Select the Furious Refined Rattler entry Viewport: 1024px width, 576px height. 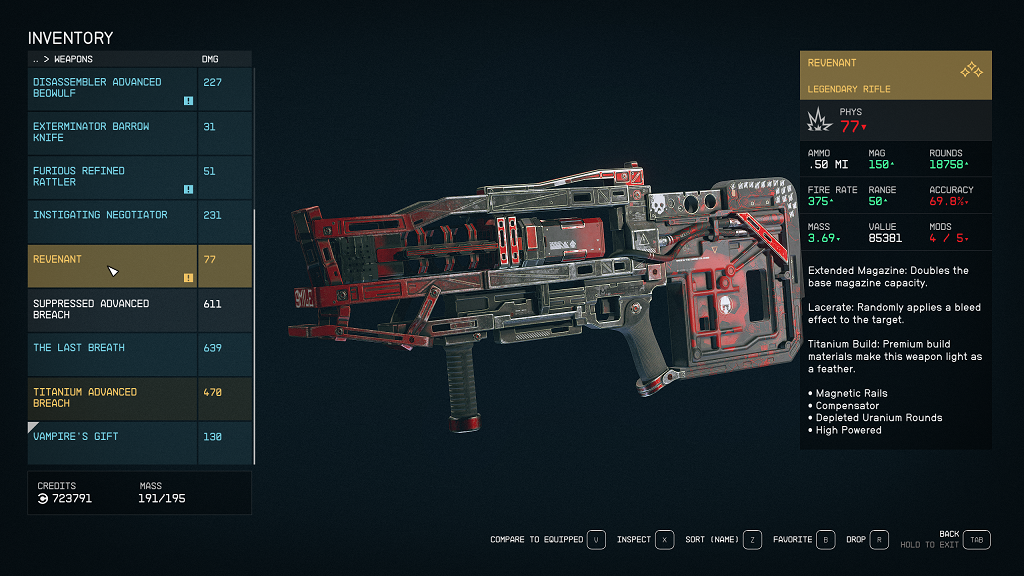[113, 176]
